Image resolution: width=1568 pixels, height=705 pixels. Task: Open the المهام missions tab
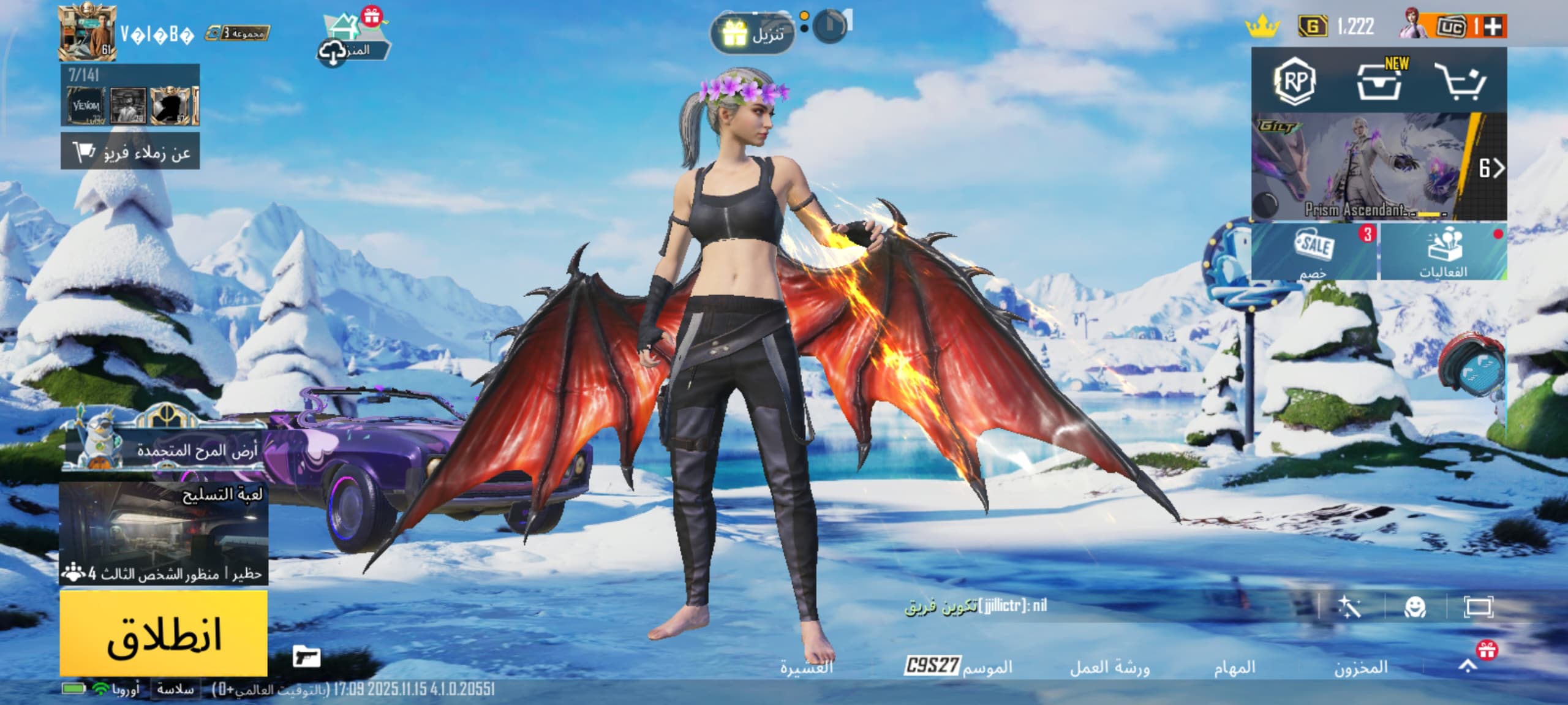(1234, 667)
